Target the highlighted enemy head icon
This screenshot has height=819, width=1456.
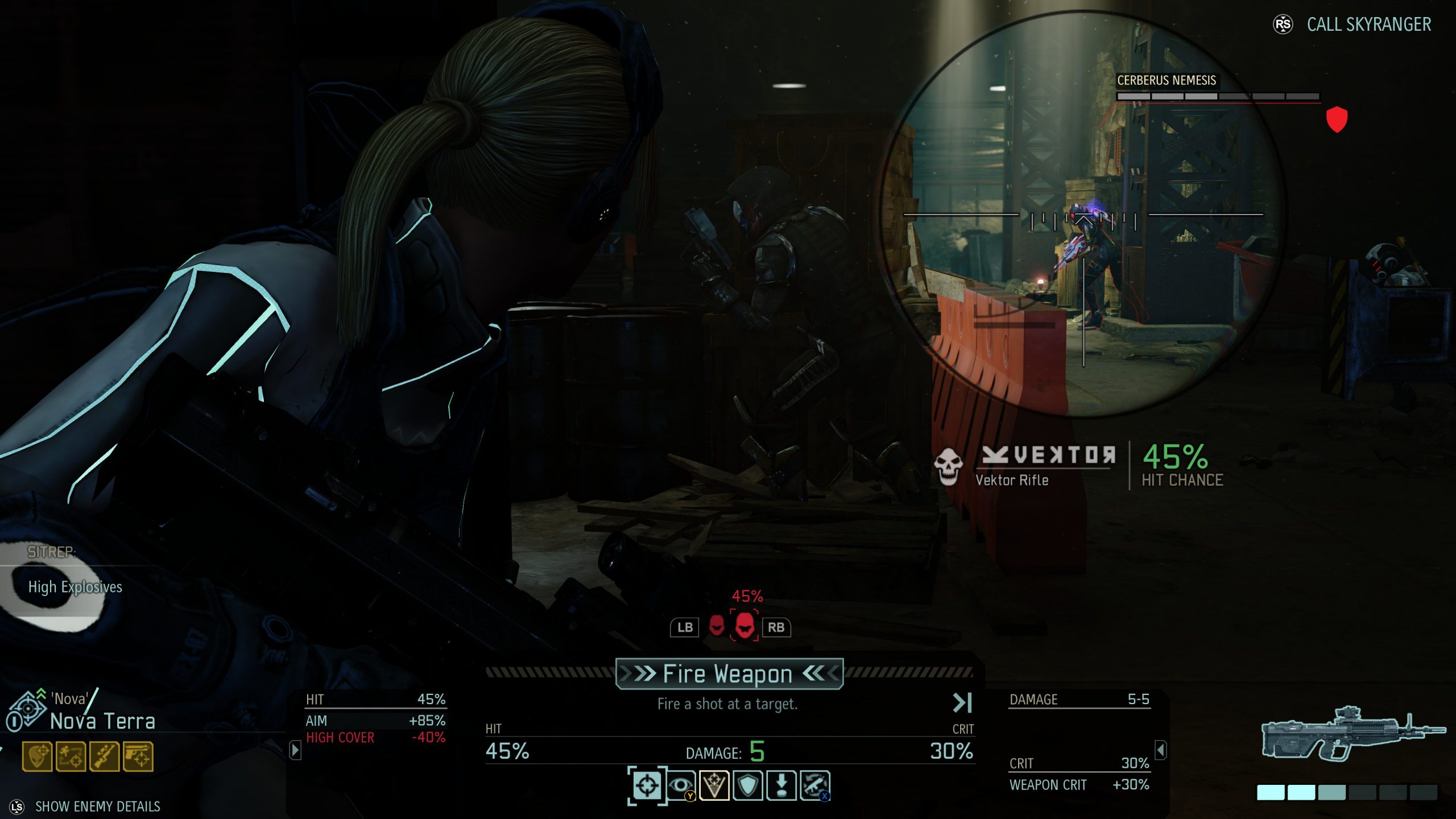pyautogui.click(x=744, y=626)
